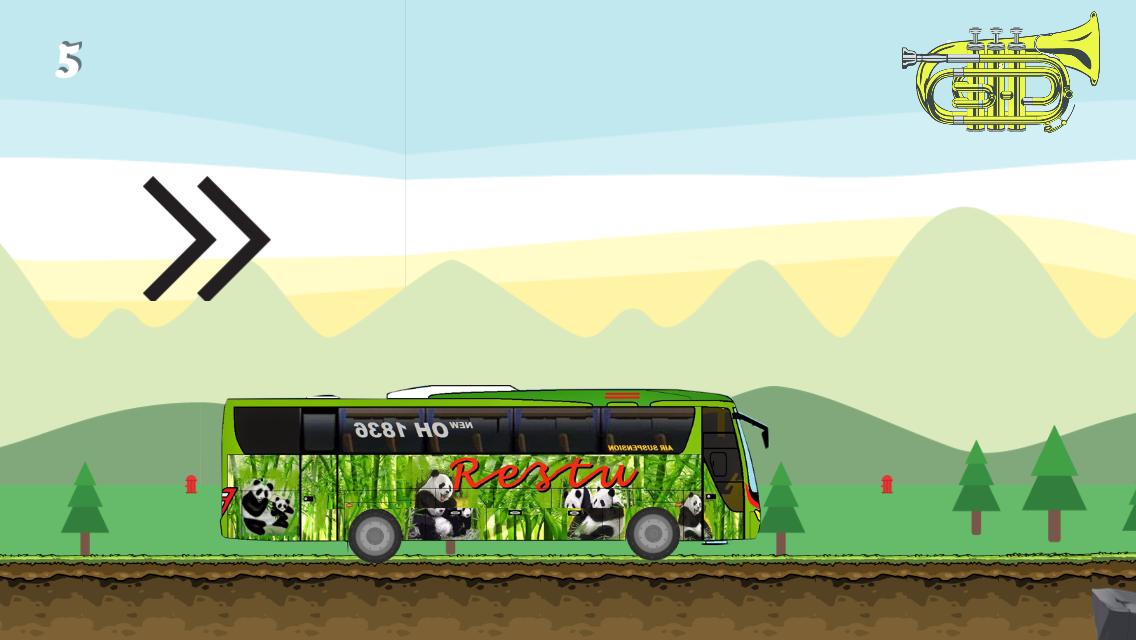Tap the double chevron forward arrow
Screen dimensions: 1136x640
(206, 239)
